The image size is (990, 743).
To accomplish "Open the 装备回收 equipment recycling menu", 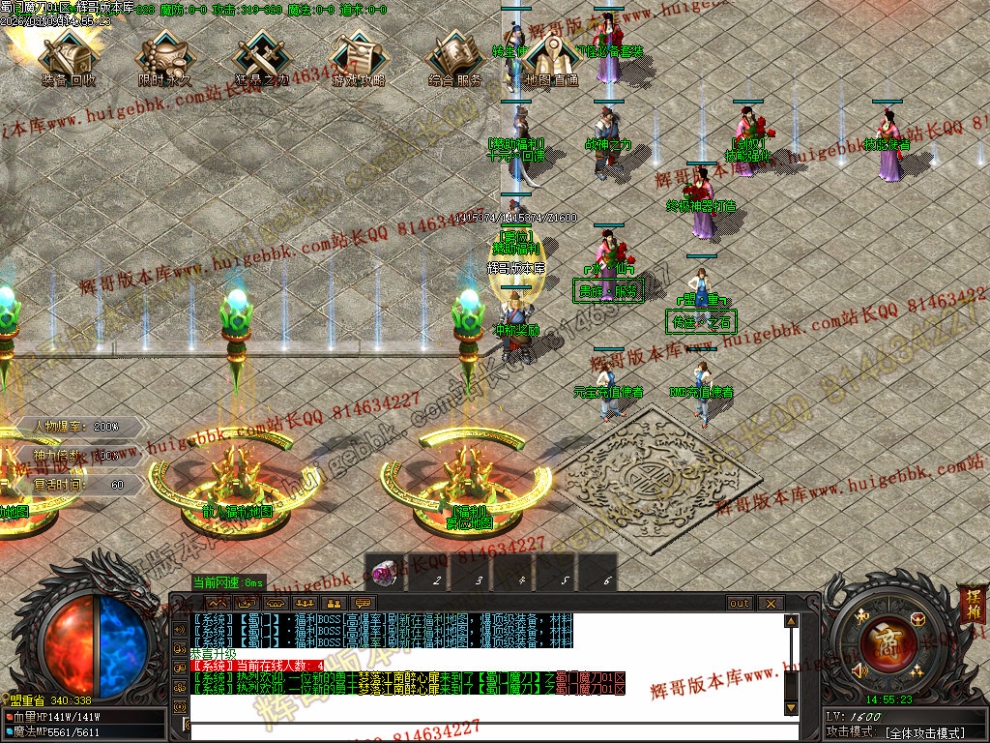I will [68, 57].
